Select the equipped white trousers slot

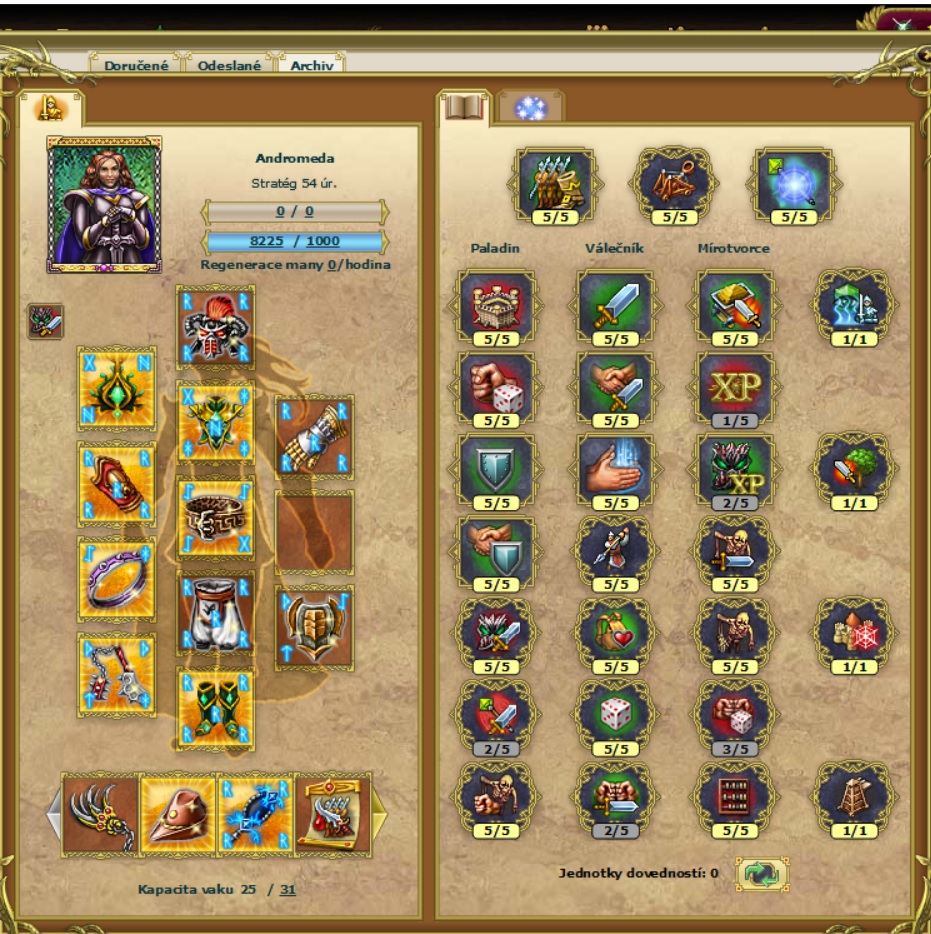(x=215, y=612)
